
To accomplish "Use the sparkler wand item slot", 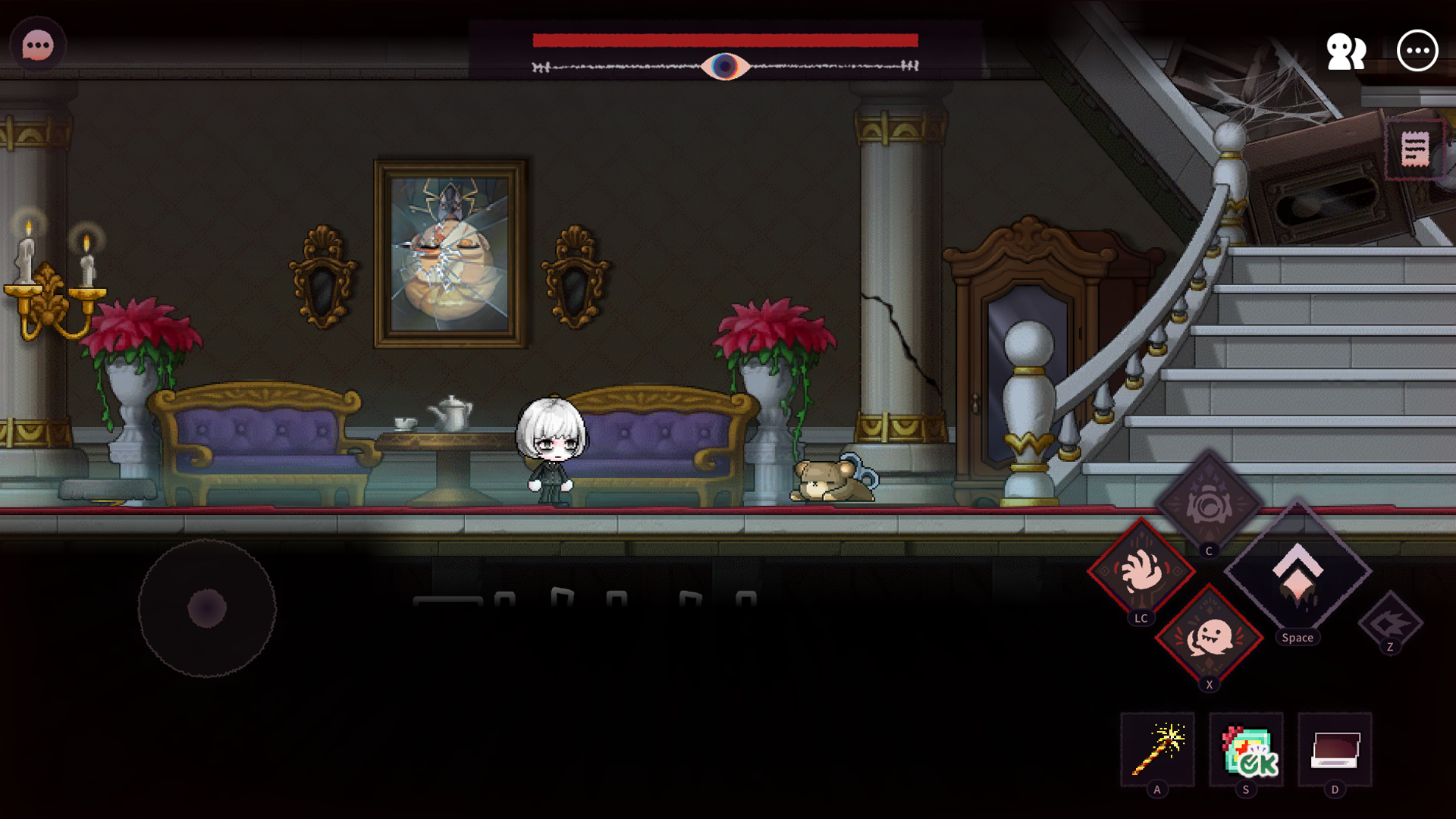I will pyautogui.click(x=1158, y=750).
